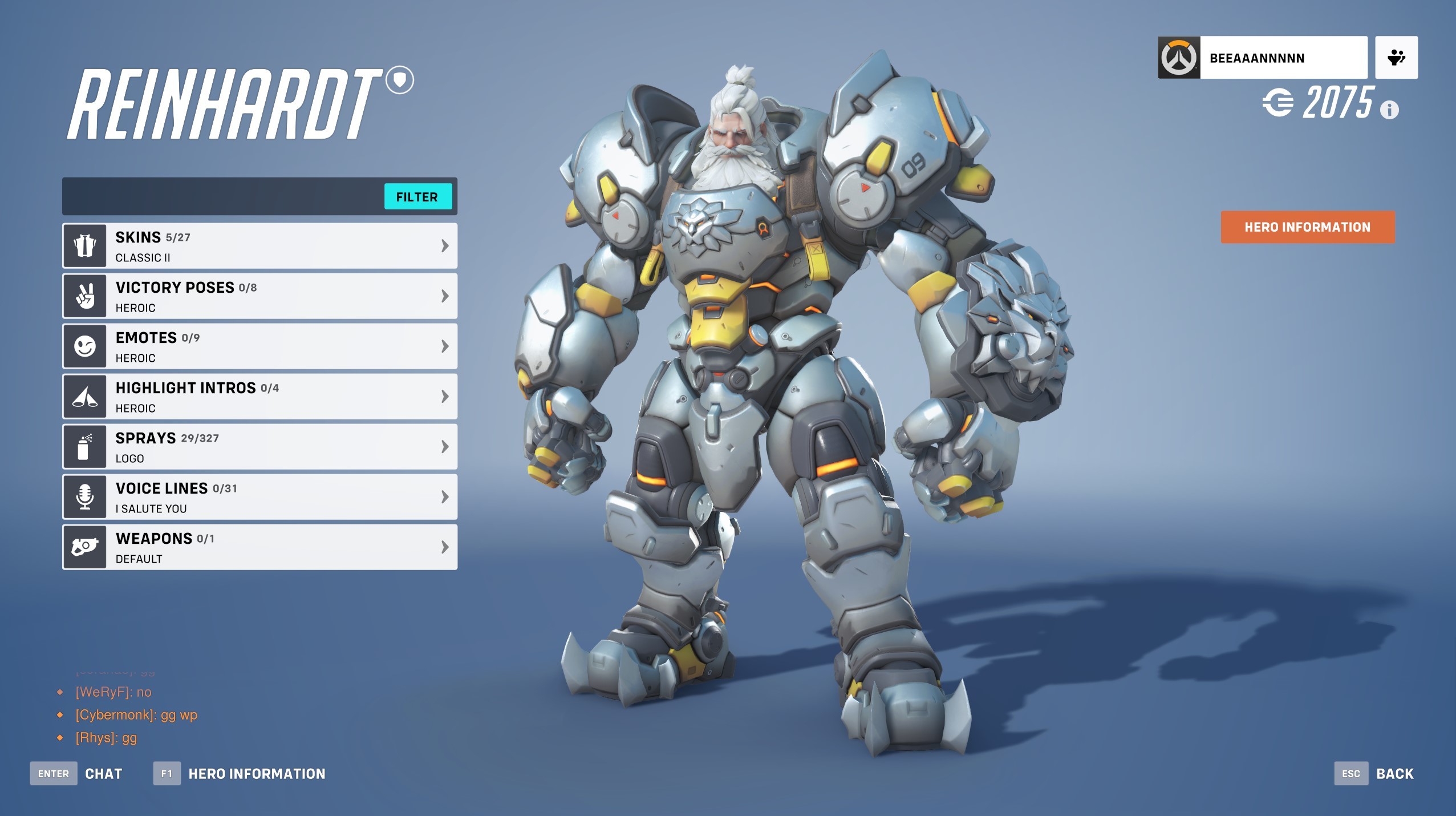Viewport: 1456px width, 816px height.
Task: Select the Sprays spray-can icon
Action: click(84, 446)
